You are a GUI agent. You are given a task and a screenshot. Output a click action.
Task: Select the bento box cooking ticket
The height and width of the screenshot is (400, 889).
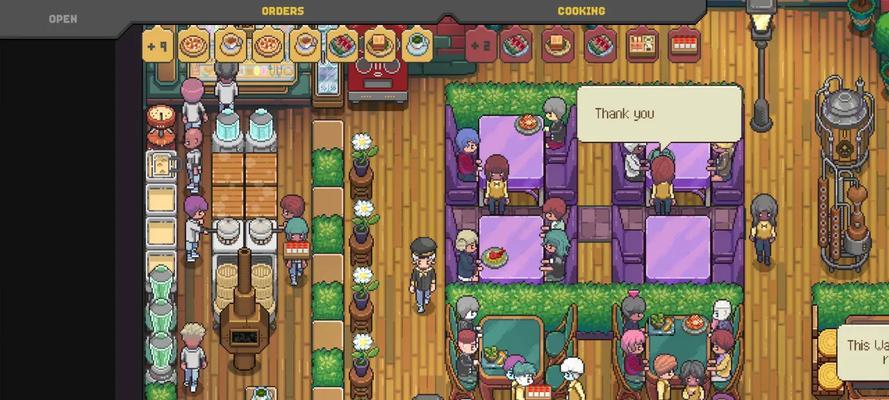(642, 45)
